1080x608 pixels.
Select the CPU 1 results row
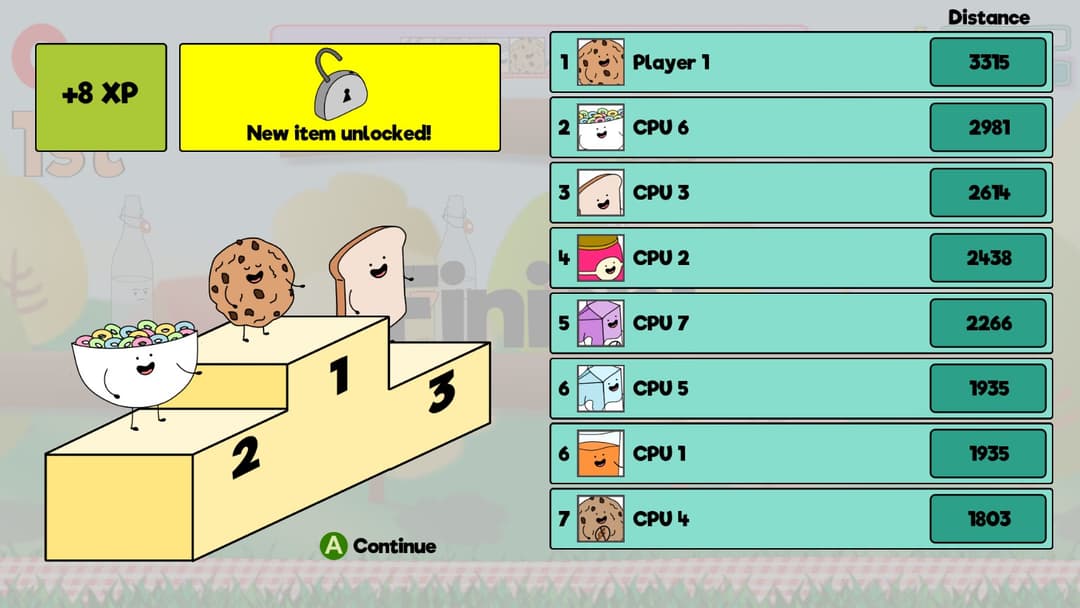tap(800, 454)
